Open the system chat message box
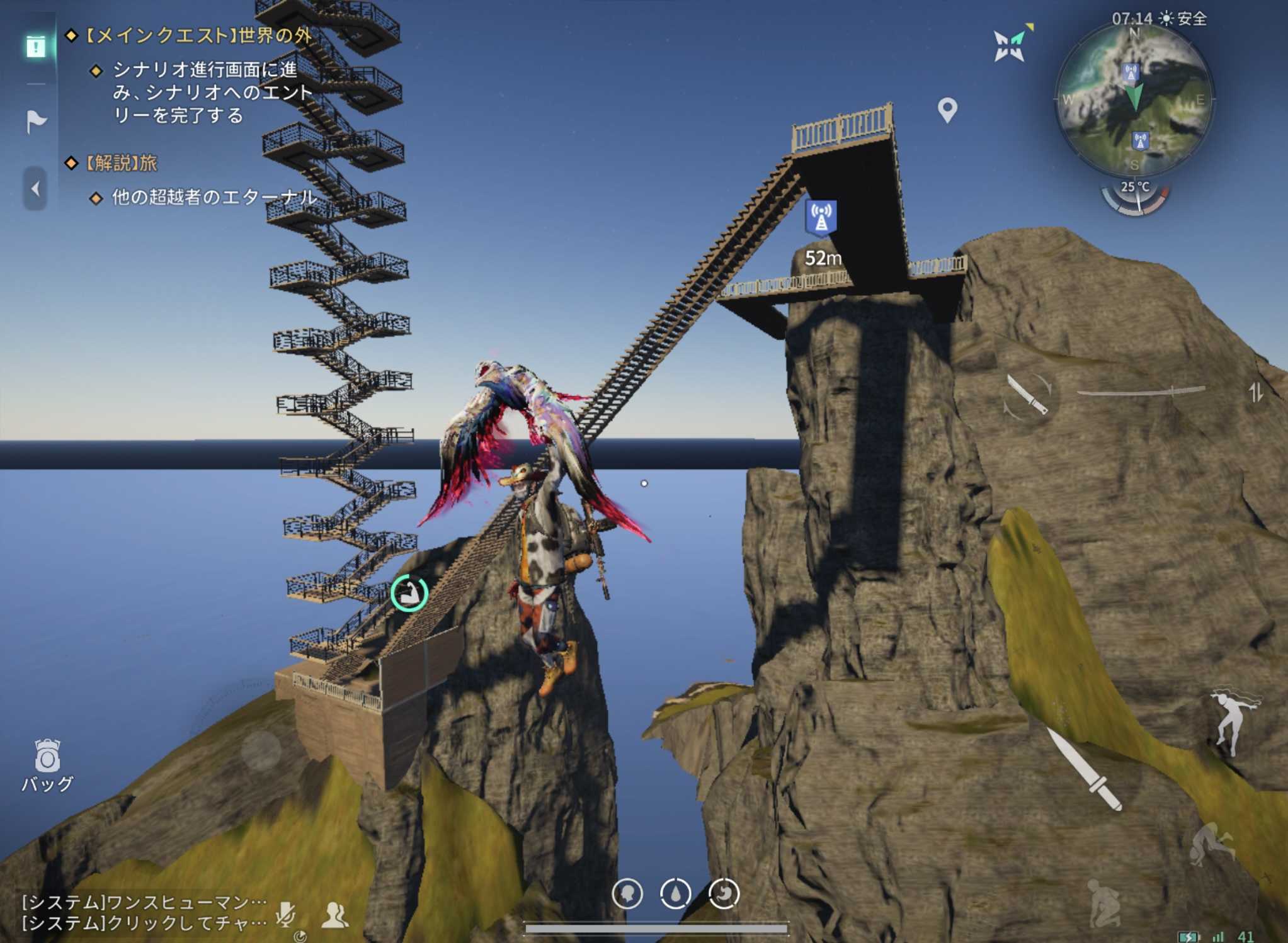Screen dimensions: 1288x943 pos(144,912)
